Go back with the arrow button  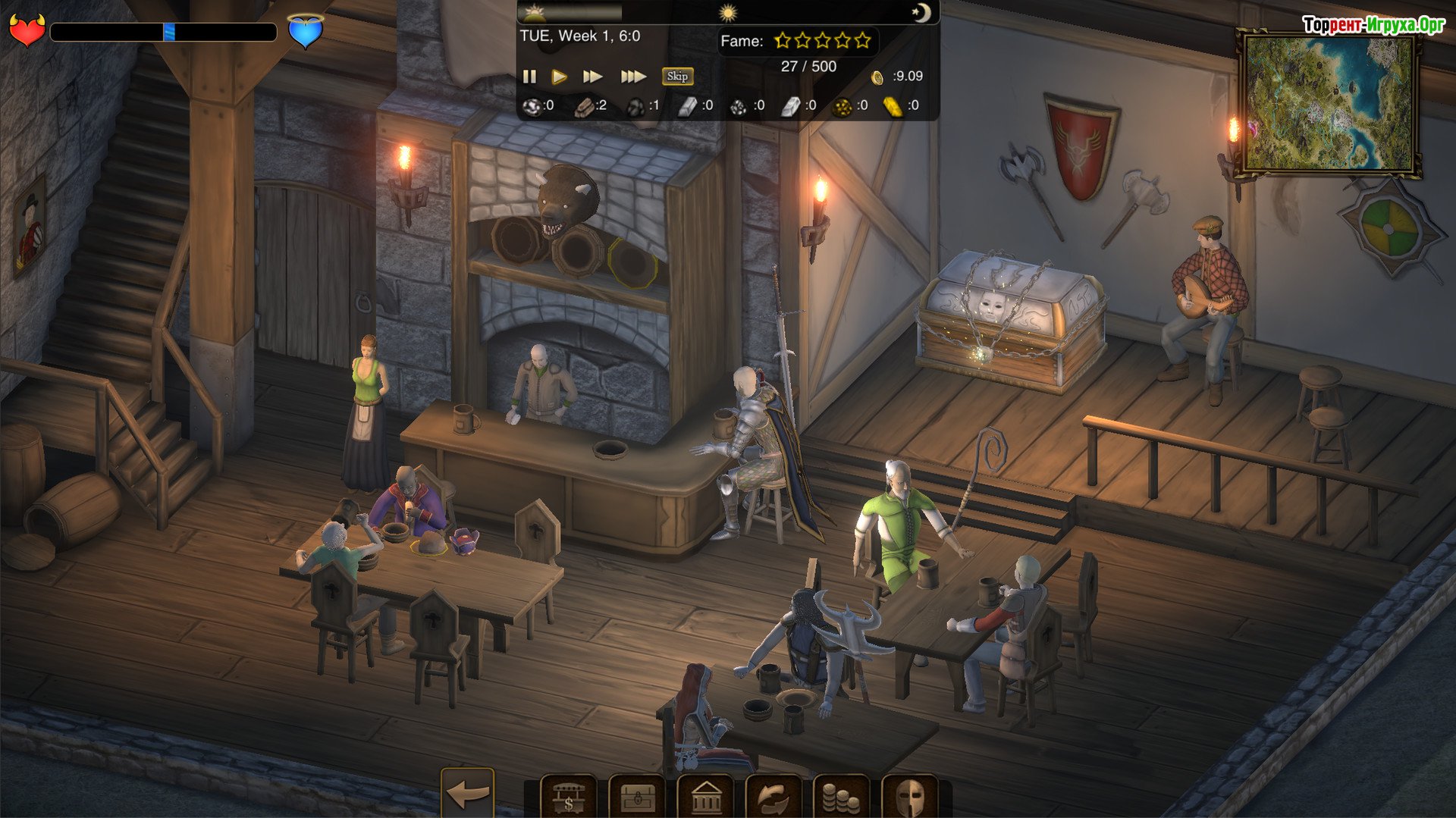tap(467, 794)
